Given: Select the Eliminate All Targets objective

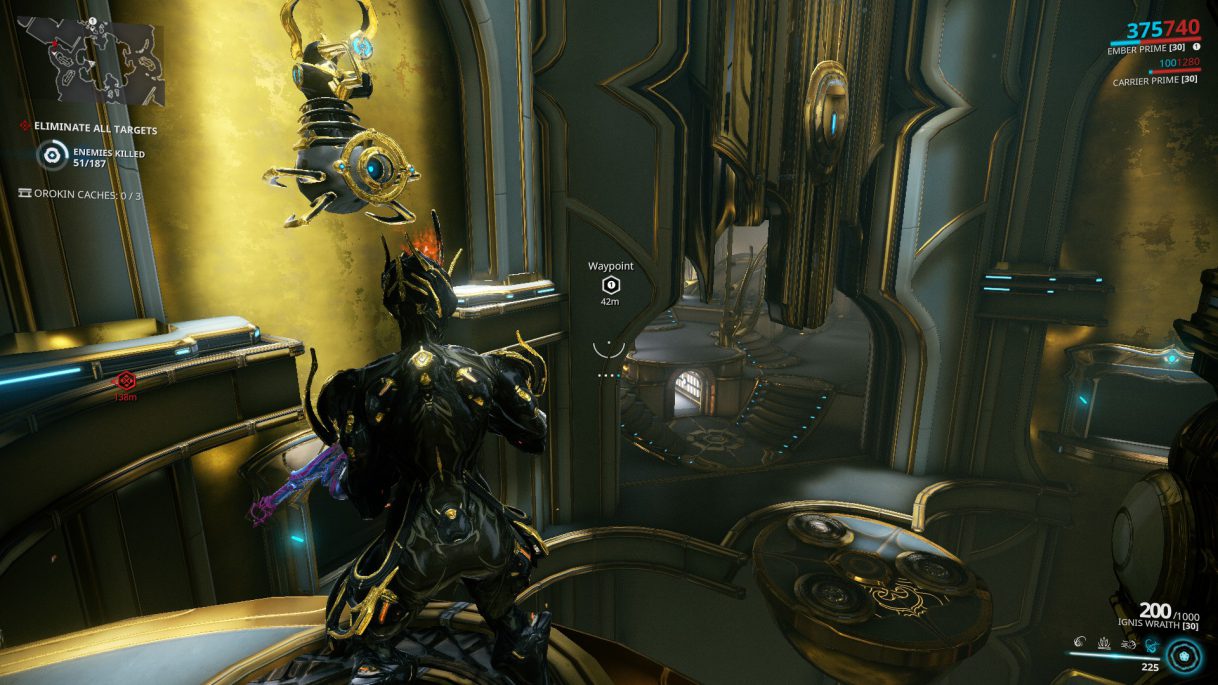Looking at the screenshot, I should [x=95, y=129].
